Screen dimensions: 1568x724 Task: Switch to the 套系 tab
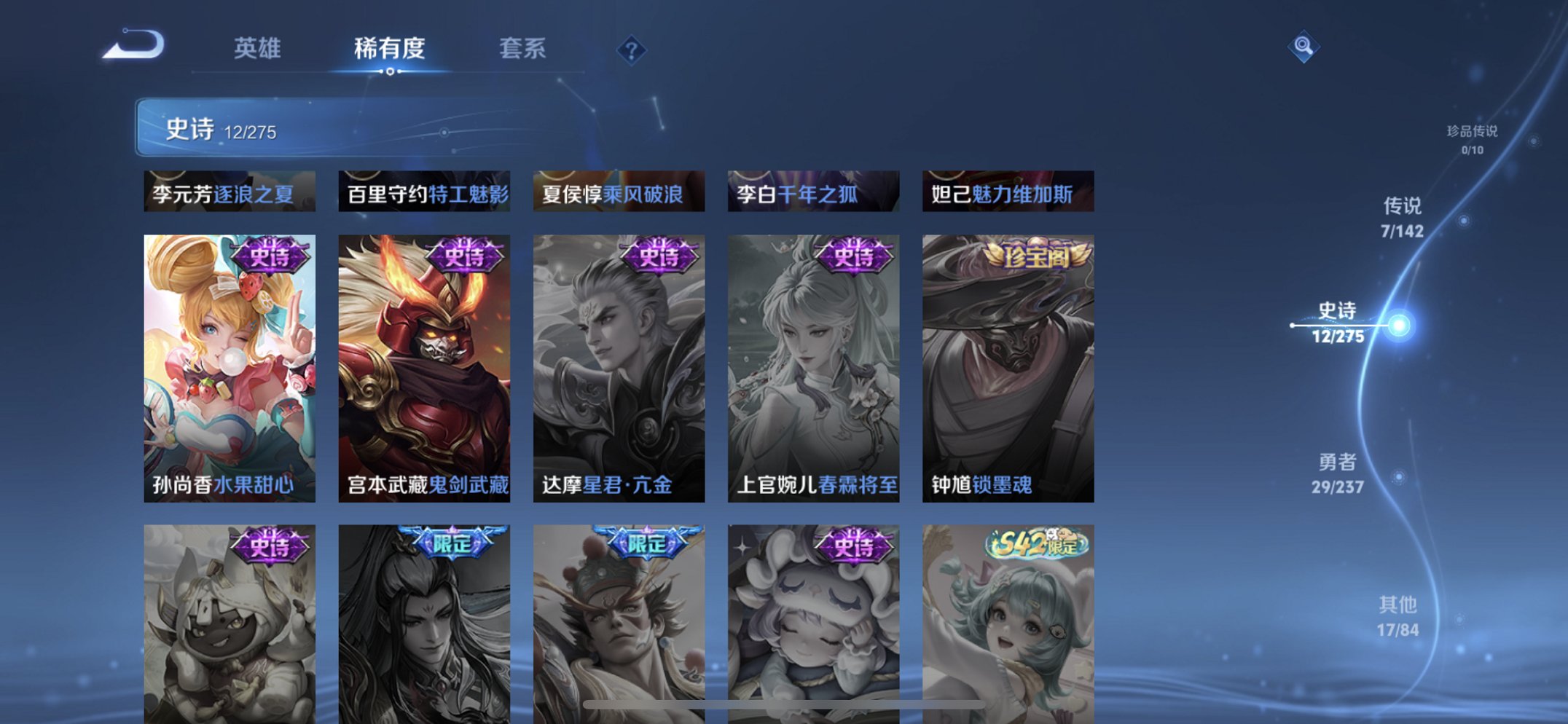coord(524,49)
